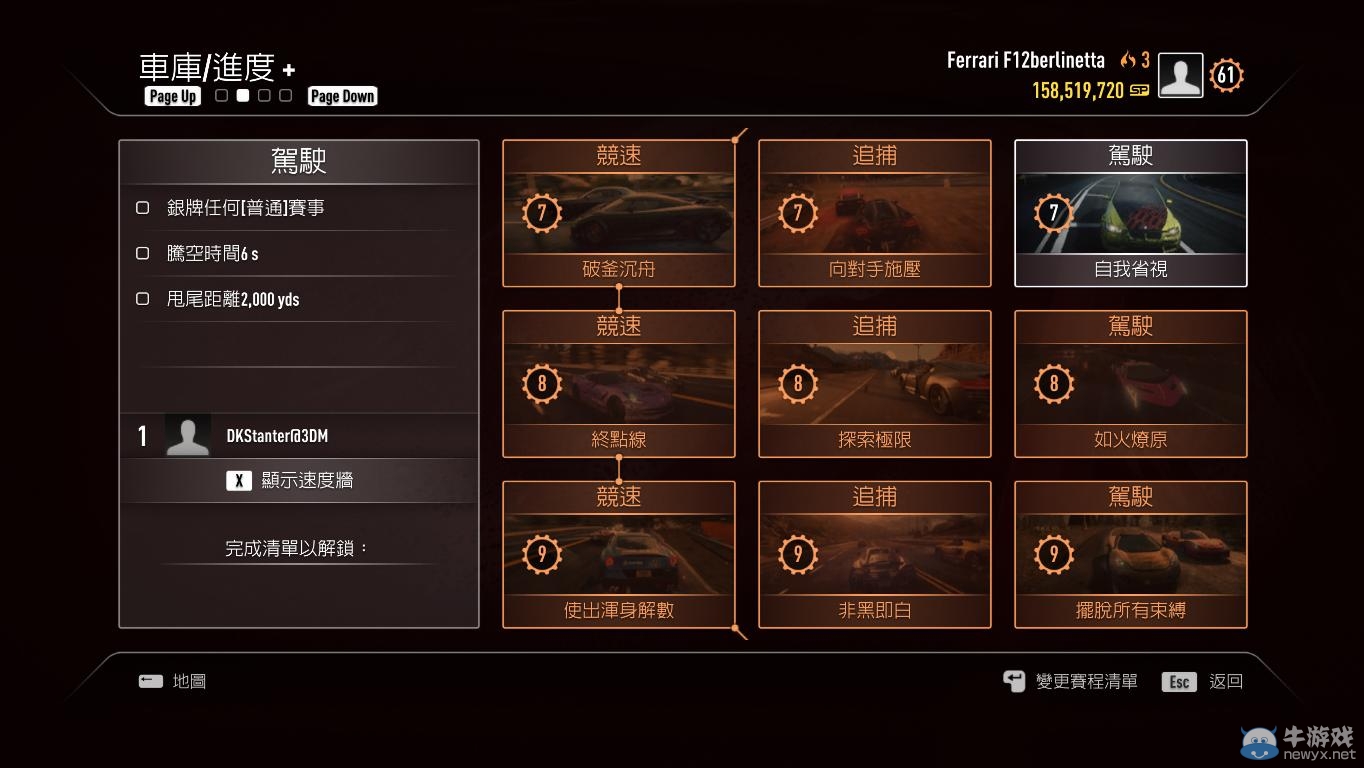Click the player avatar portrait in the header

tap(1180, 76)
